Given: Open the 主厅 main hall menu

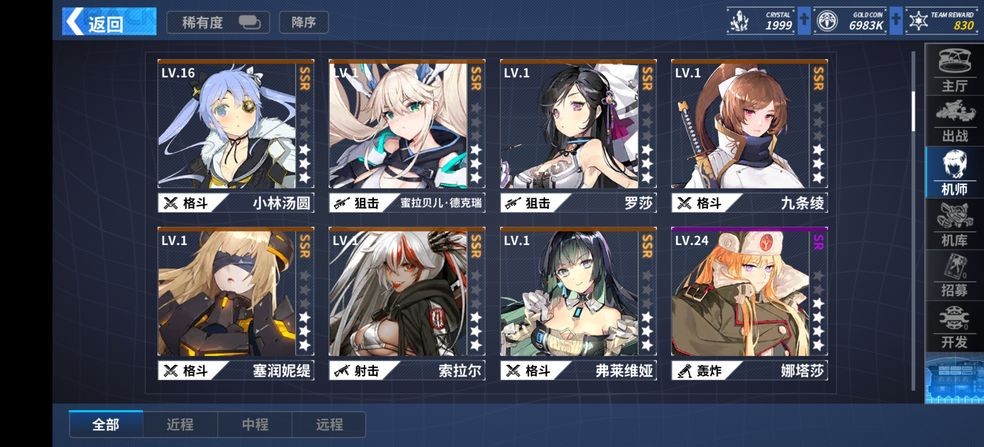Looking at the screenshot, I should click(954, 70).
